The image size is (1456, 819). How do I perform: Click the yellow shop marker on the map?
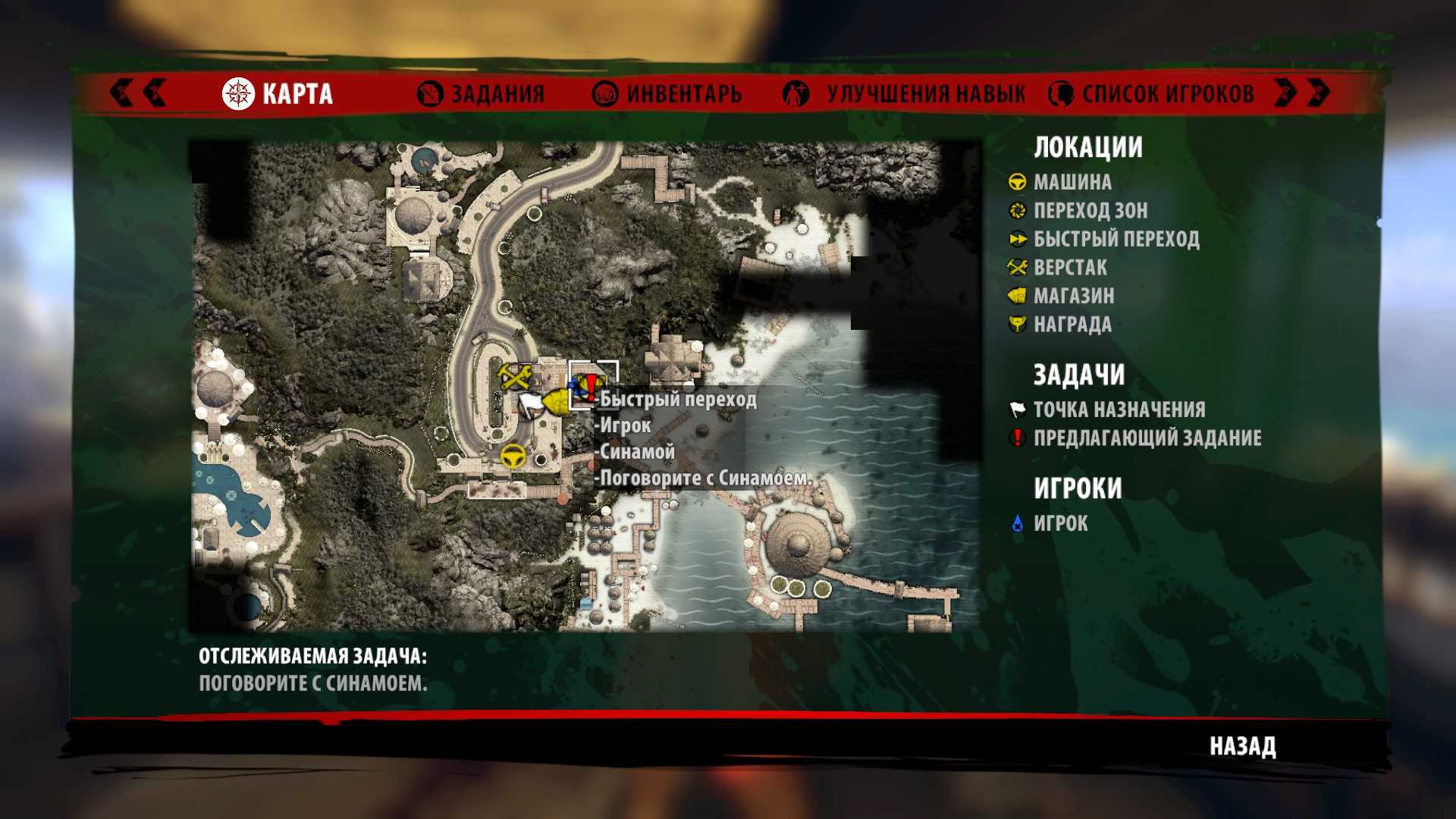click(x=559, y=401)
